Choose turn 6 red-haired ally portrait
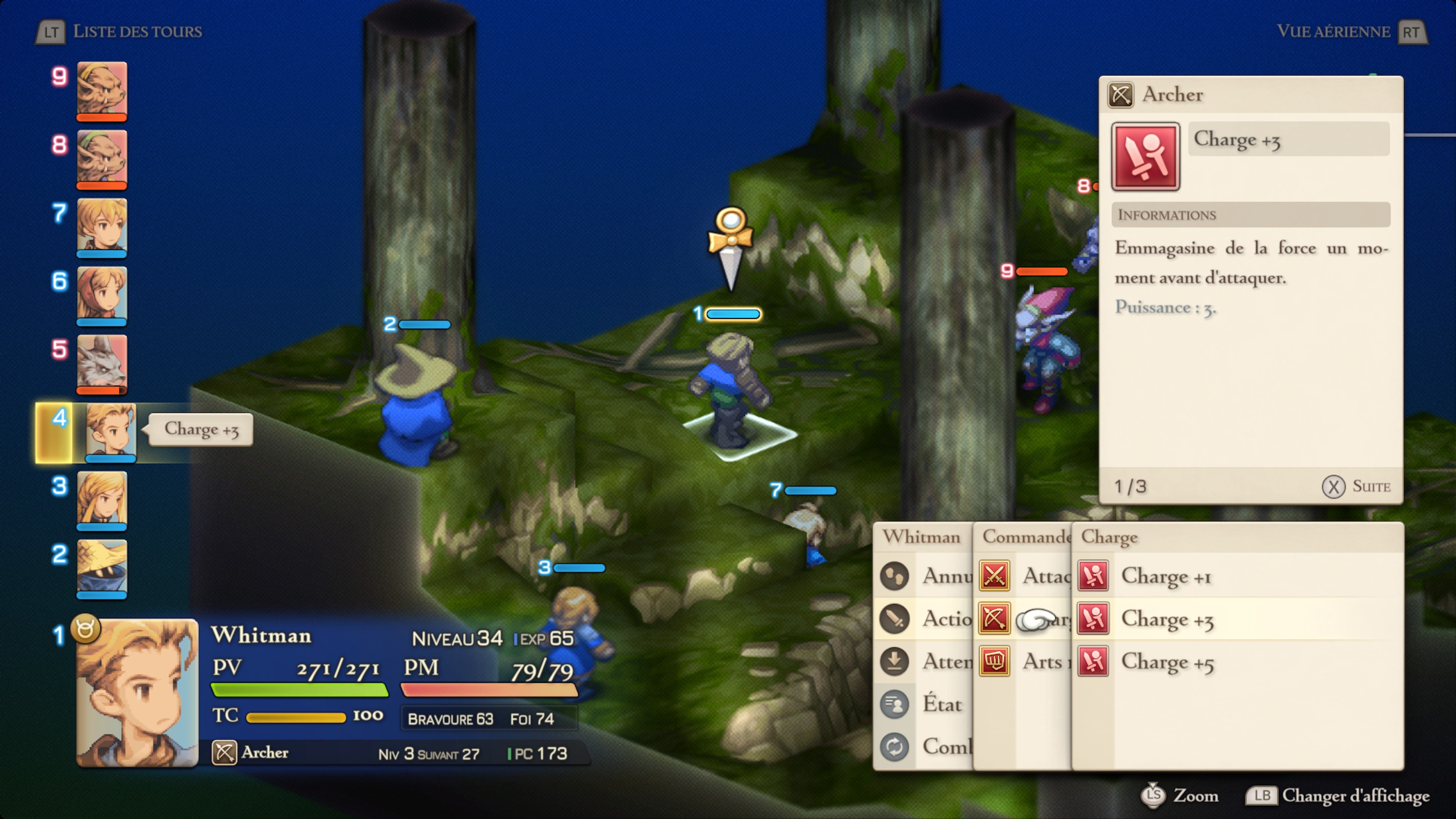This screenshot has width=1456, height=819. (x=102, y=294)
